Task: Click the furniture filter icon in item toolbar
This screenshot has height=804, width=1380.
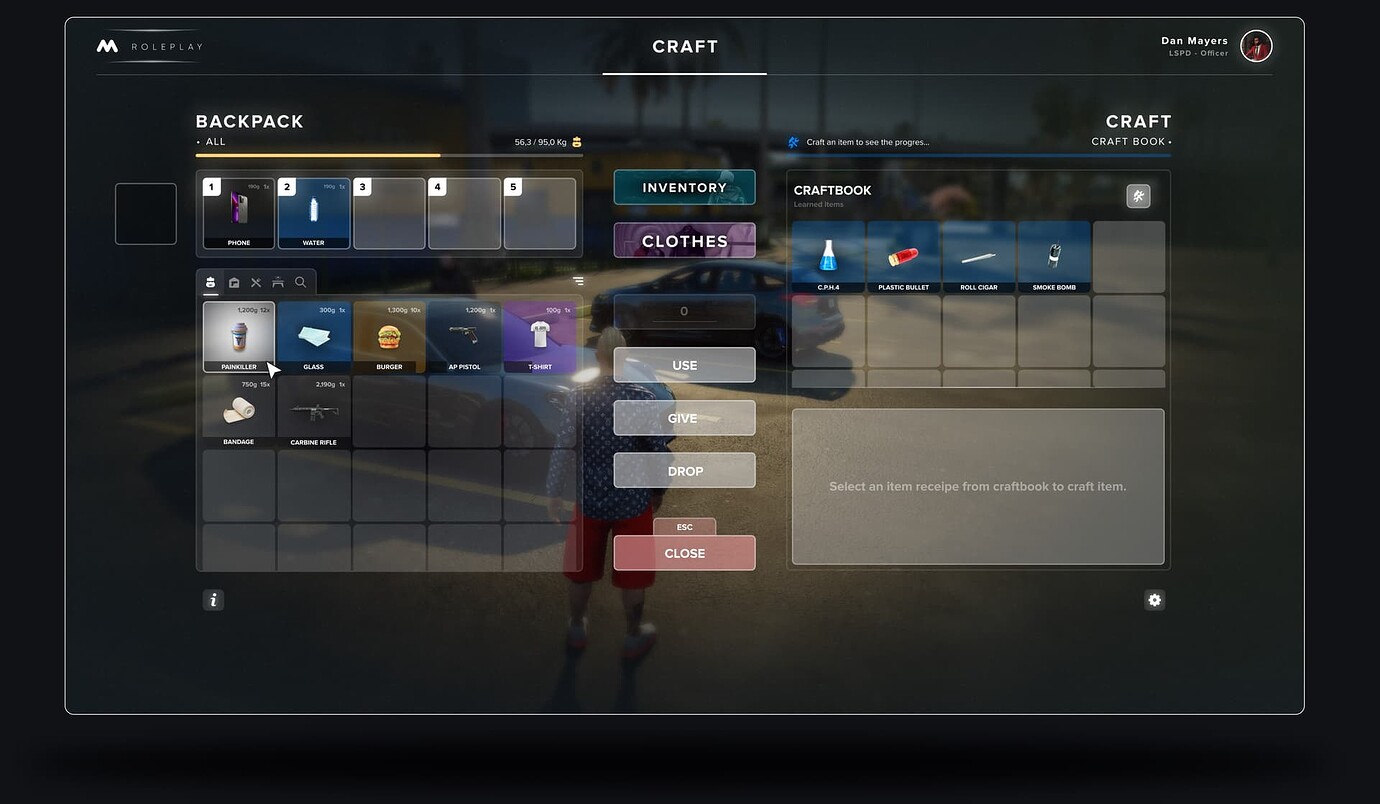Action: coord(278,282)
